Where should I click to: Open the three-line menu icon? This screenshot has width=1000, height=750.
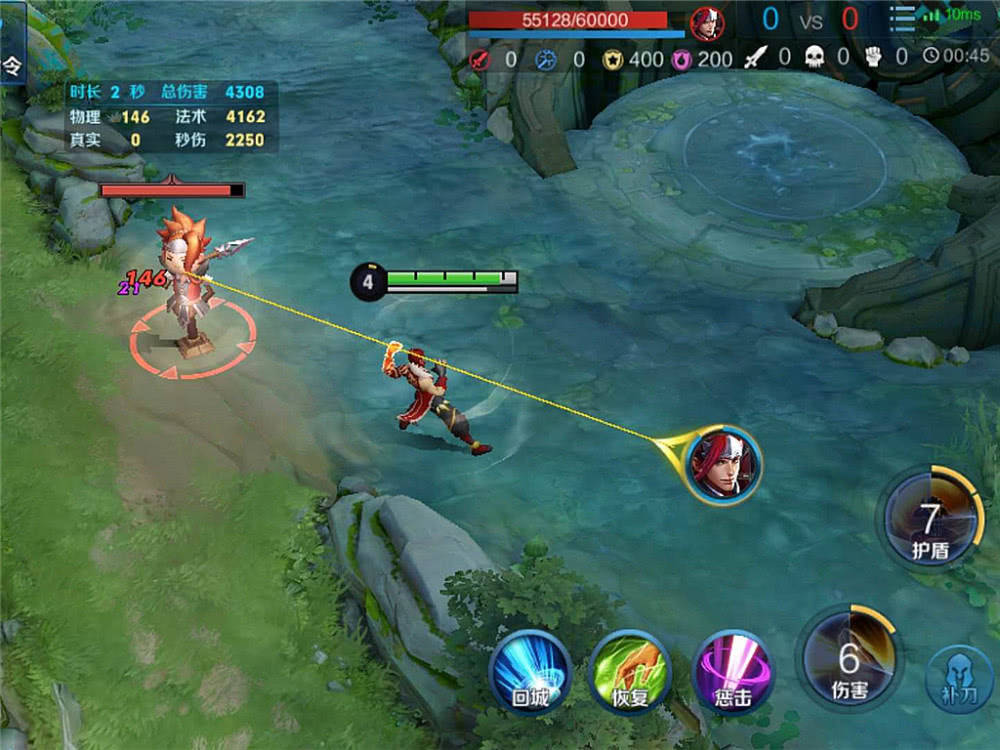pyautogui.click(x=903, y=20)
